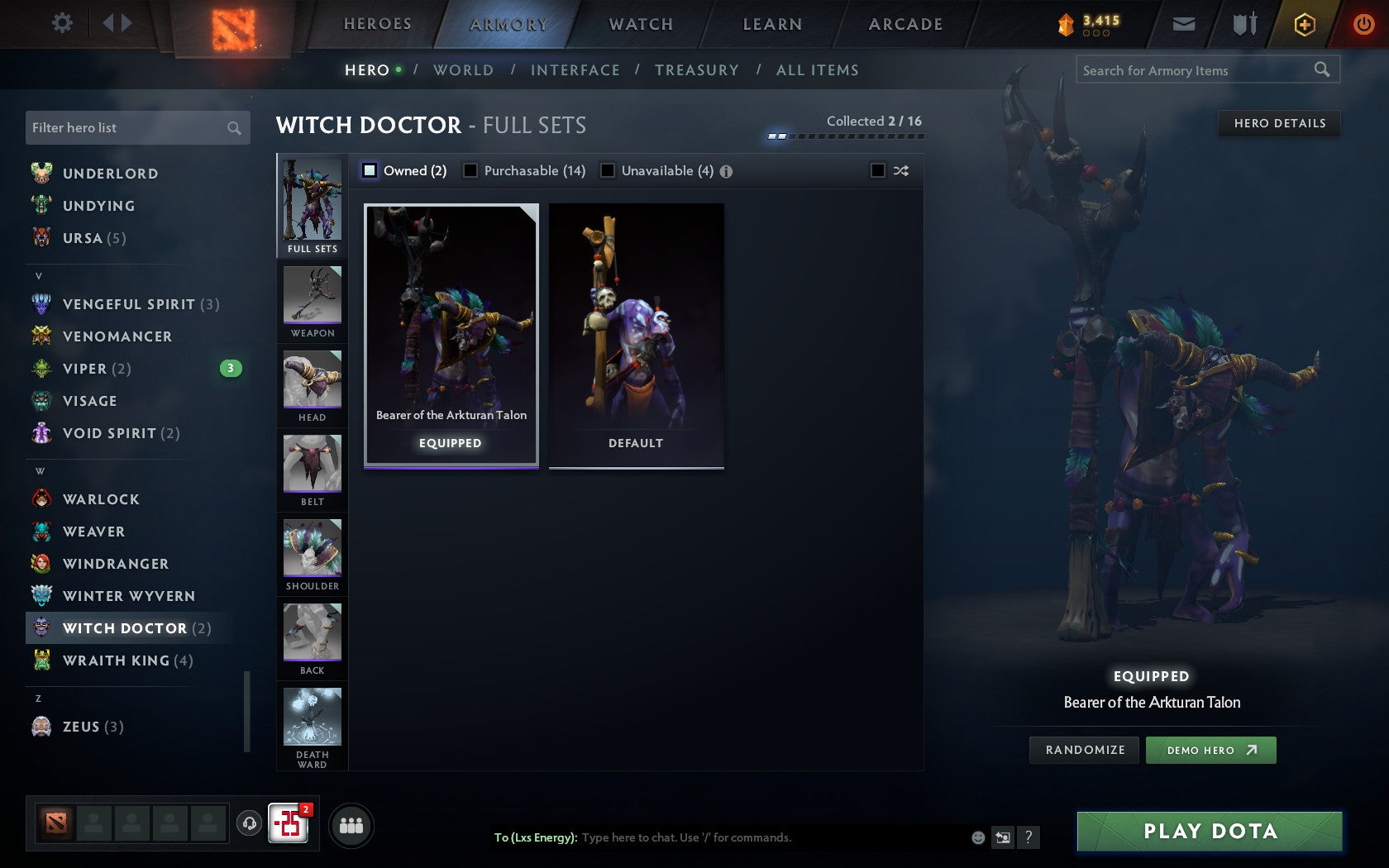Click DEMO HERO to try Witch Doctor

(x=1210, y=750)
